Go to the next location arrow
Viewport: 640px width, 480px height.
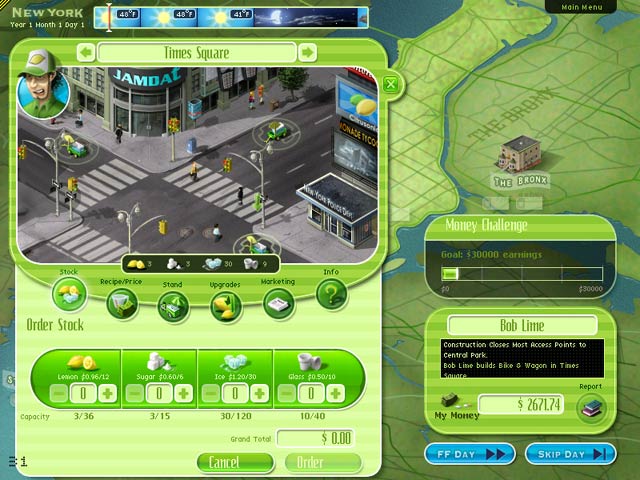point(308,52)
